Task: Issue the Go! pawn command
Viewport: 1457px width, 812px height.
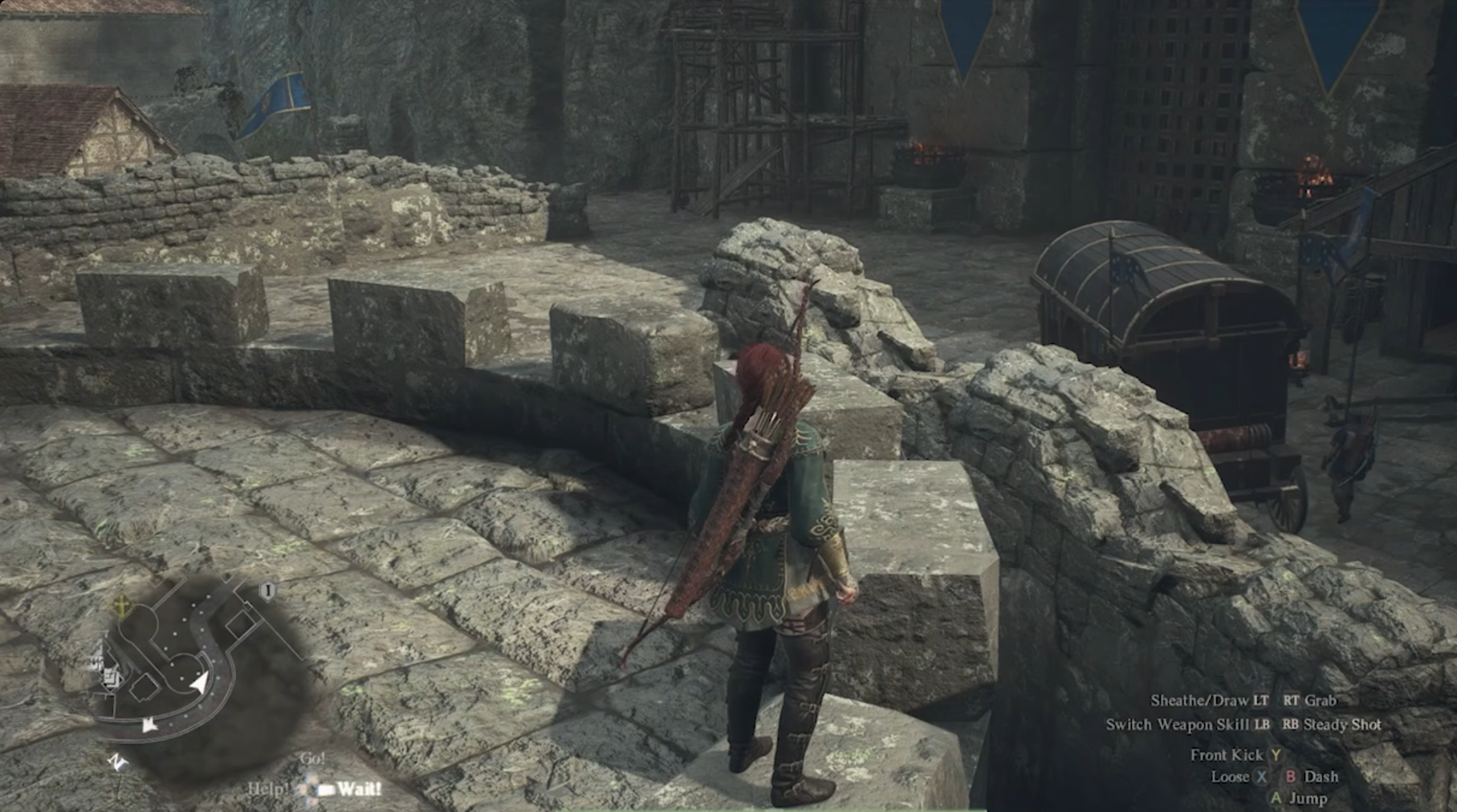Action: pyautogui.click(x=312, y=758)
